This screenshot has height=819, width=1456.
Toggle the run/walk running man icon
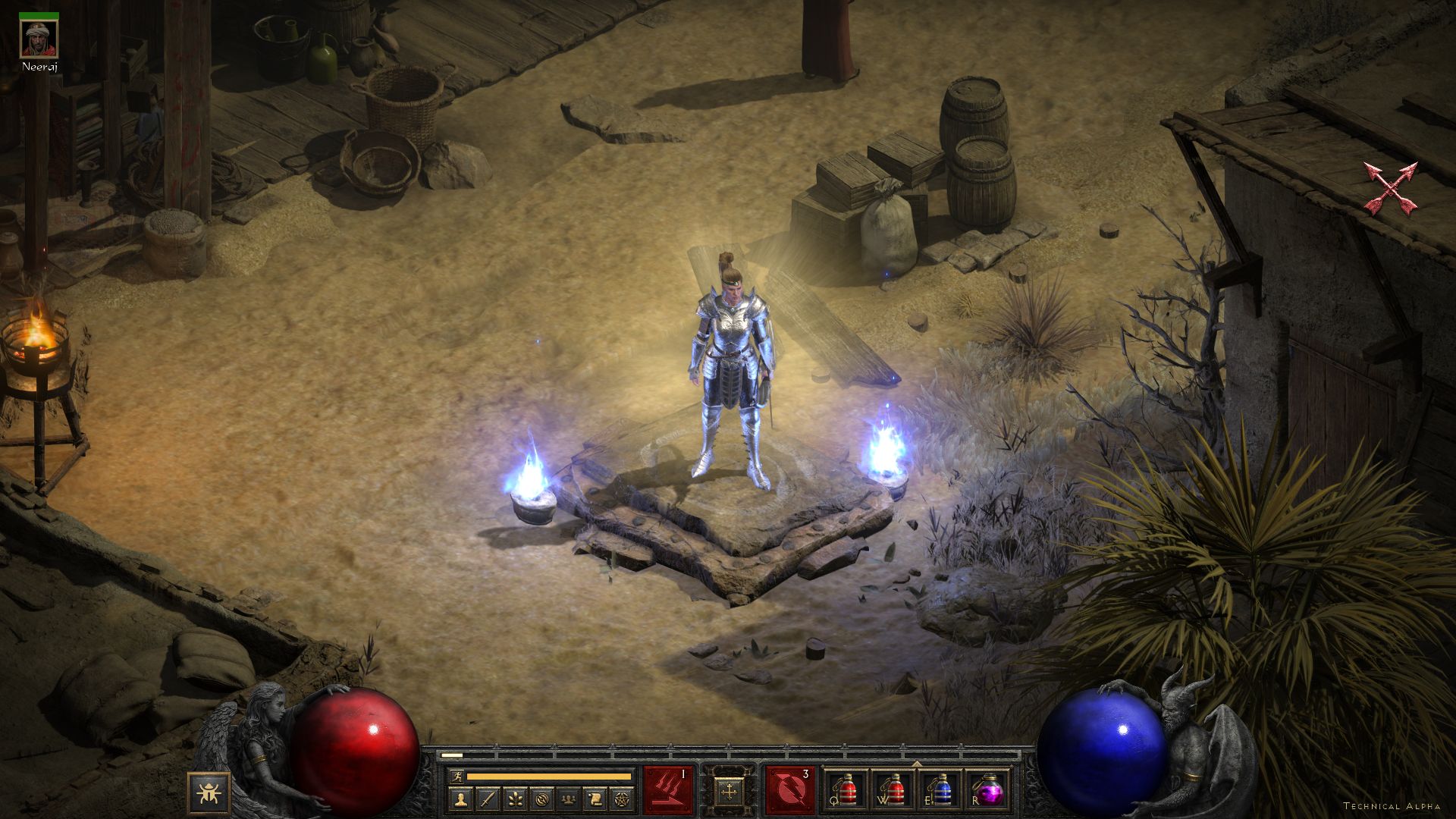pos(457,777)
